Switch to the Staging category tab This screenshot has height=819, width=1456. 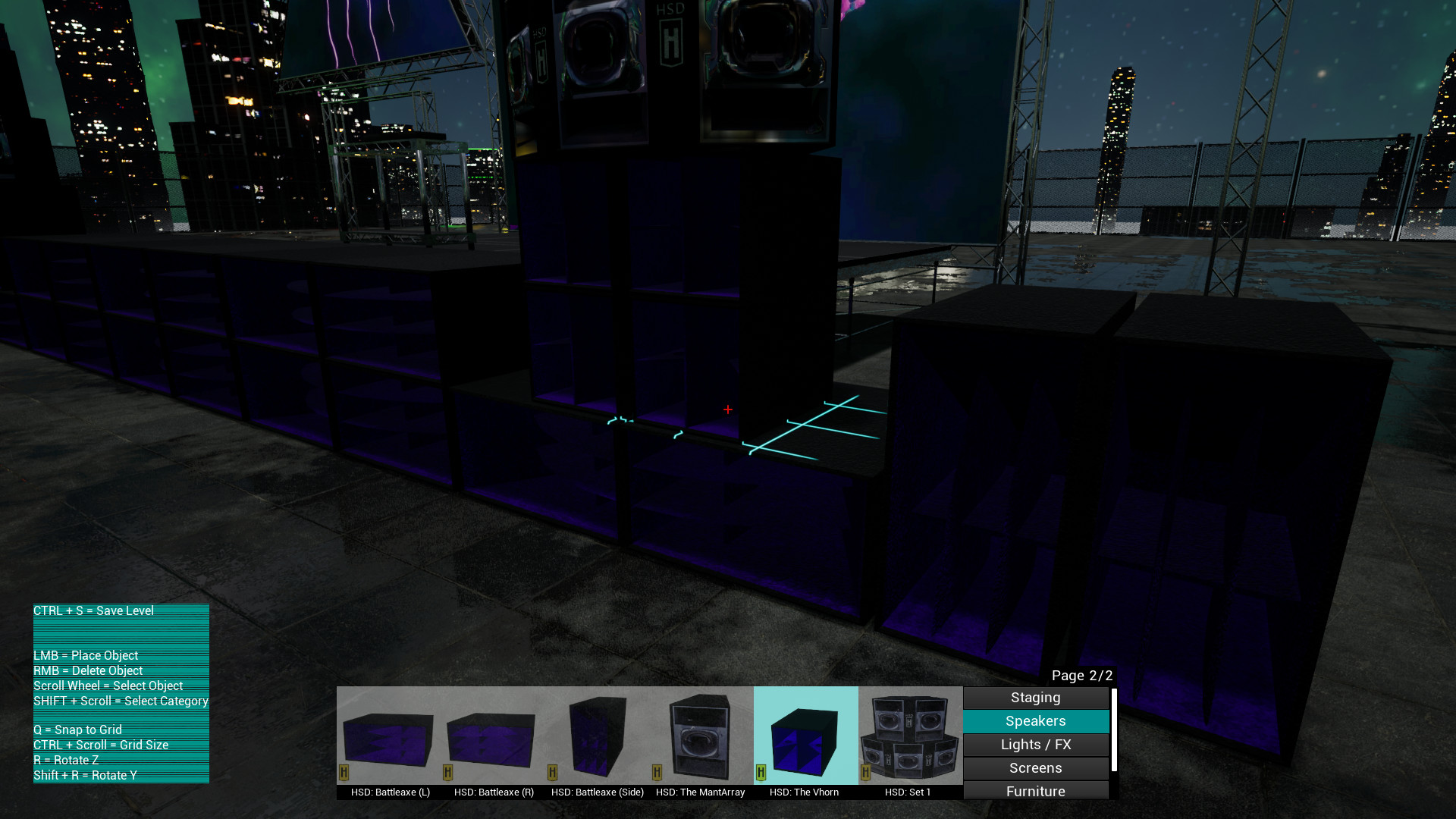click(x=1035, y=698)
